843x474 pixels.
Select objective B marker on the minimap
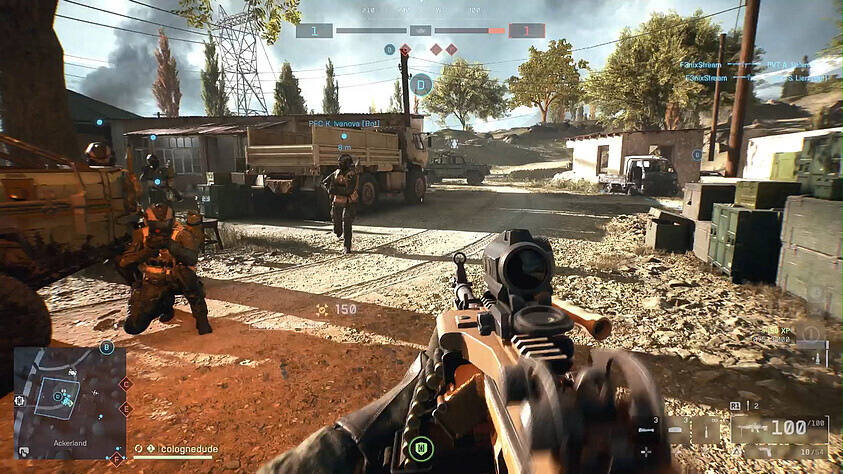click(x=107, y=348)
